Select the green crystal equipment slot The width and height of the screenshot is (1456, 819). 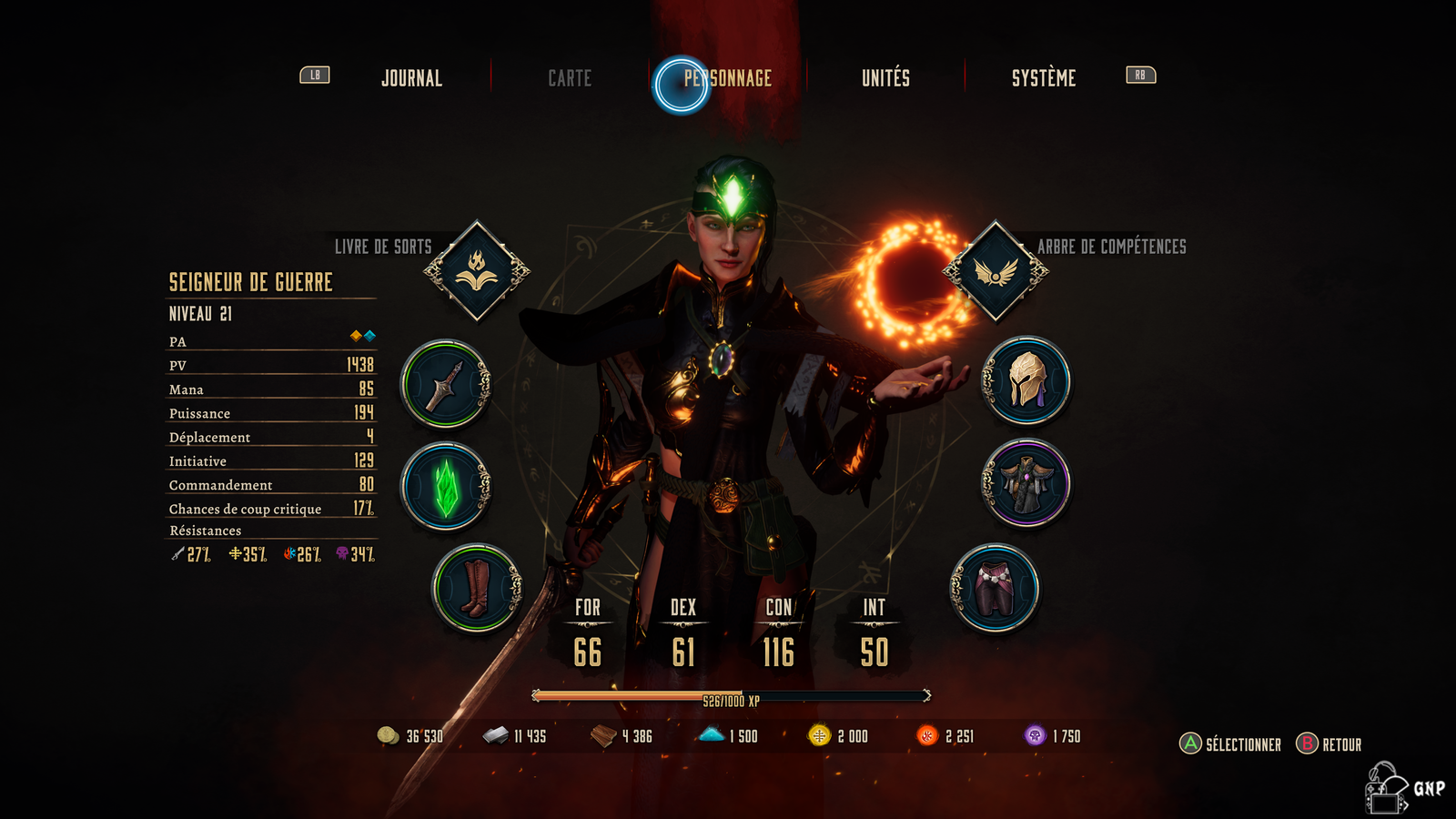[x=446, y=486]
